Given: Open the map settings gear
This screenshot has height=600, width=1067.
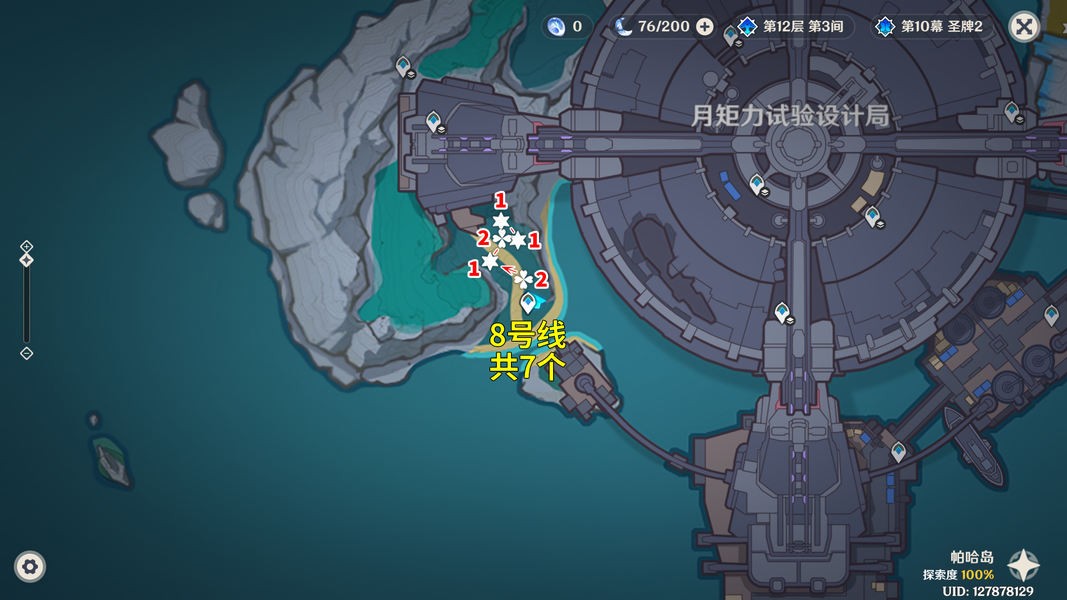Looking at the screenshot, I should 31,567.
